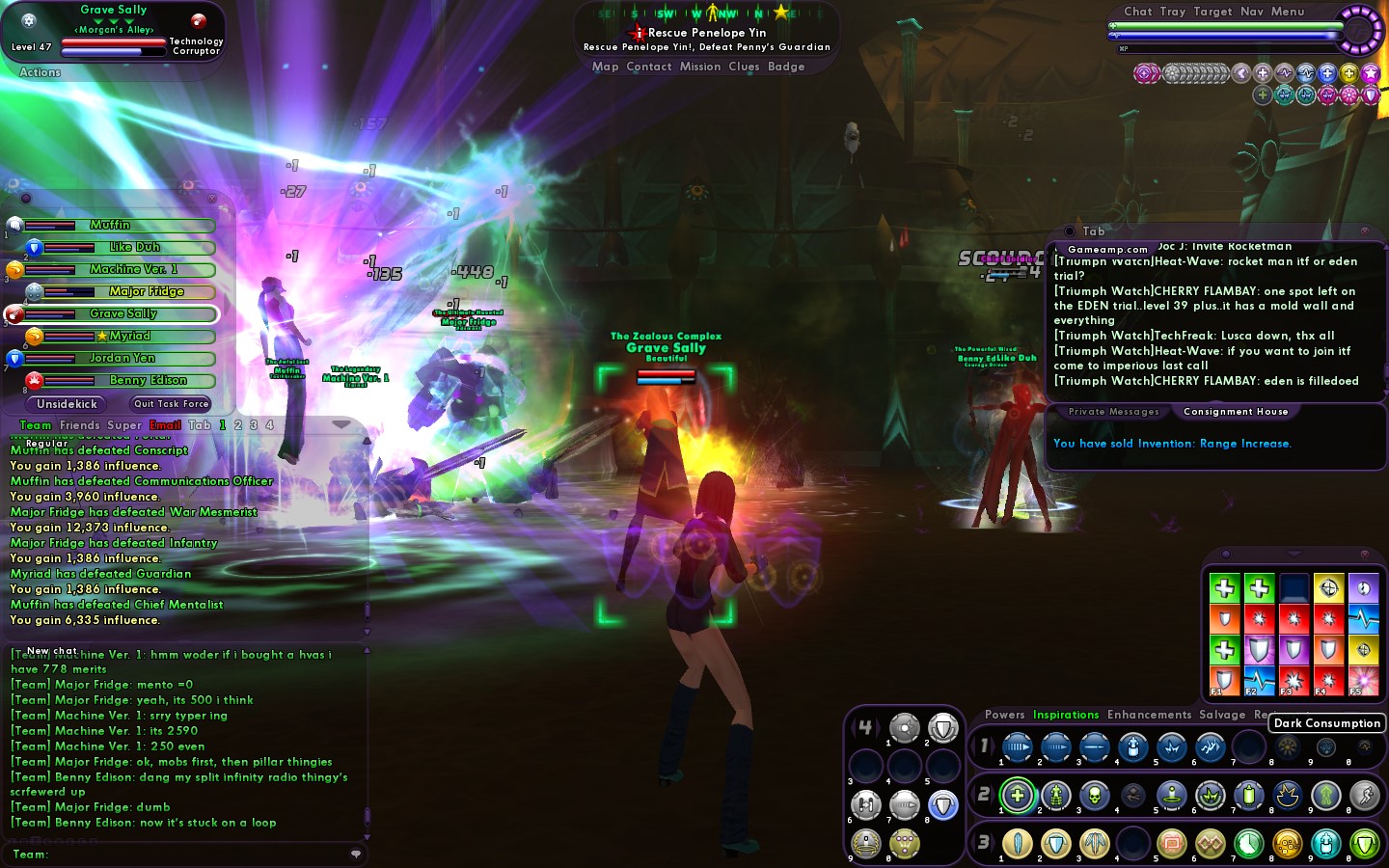This screenshot has width=1389, height=868.
Task: Select teammate Jordan Yen in team list
Action: [x=122, y=358]
